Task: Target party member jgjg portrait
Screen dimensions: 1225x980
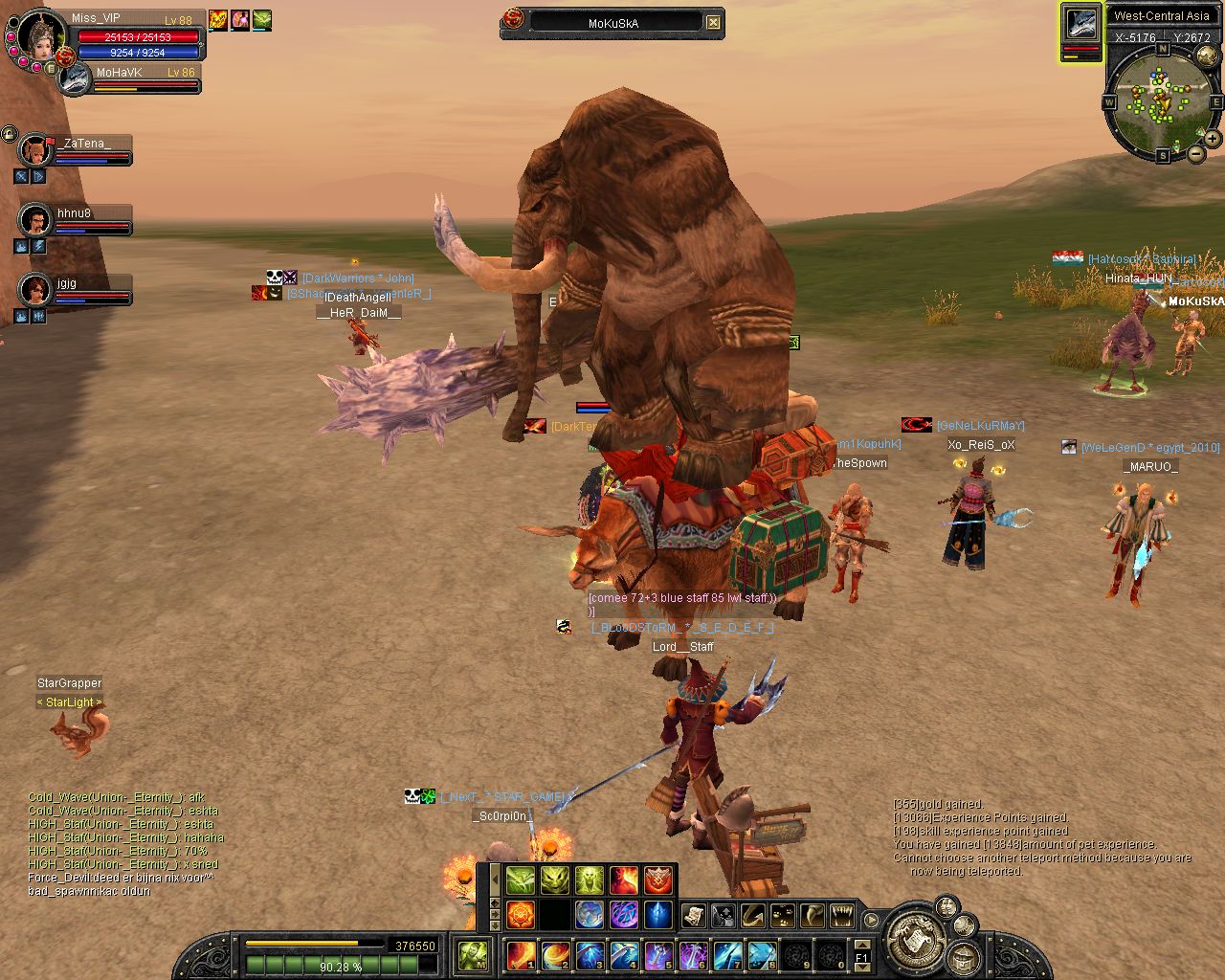Action: point(35,290)
